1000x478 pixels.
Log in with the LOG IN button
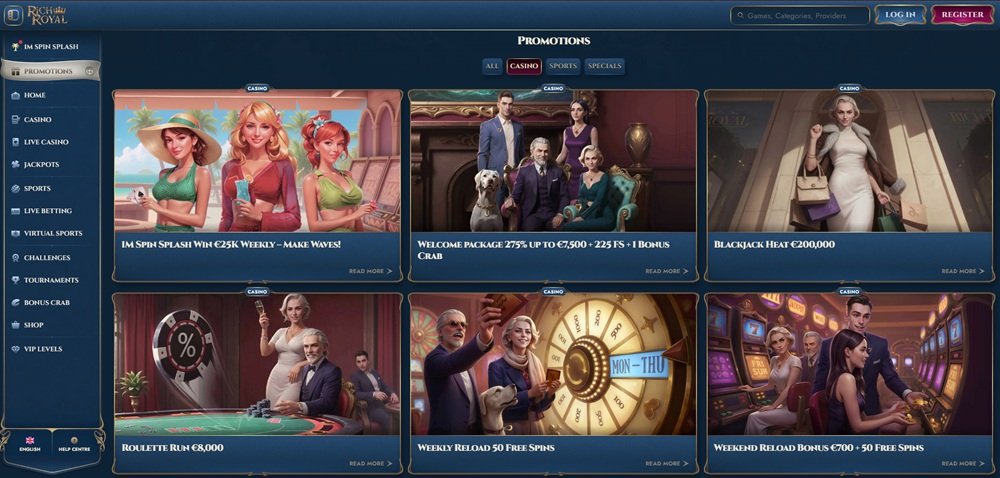pyautogui.click(x=900, y=15)
